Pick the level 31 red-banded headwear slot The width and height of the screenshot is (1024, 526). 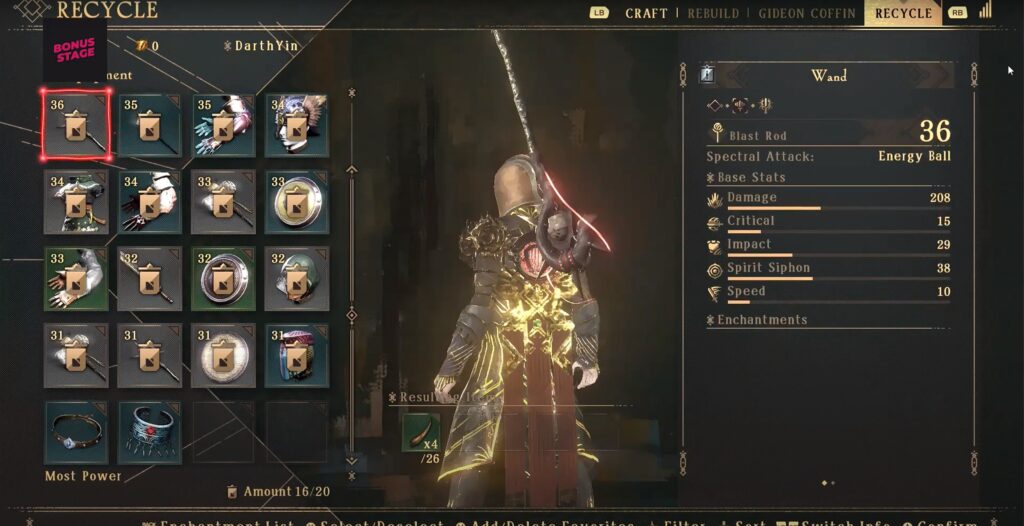click(x=296, y=355)
